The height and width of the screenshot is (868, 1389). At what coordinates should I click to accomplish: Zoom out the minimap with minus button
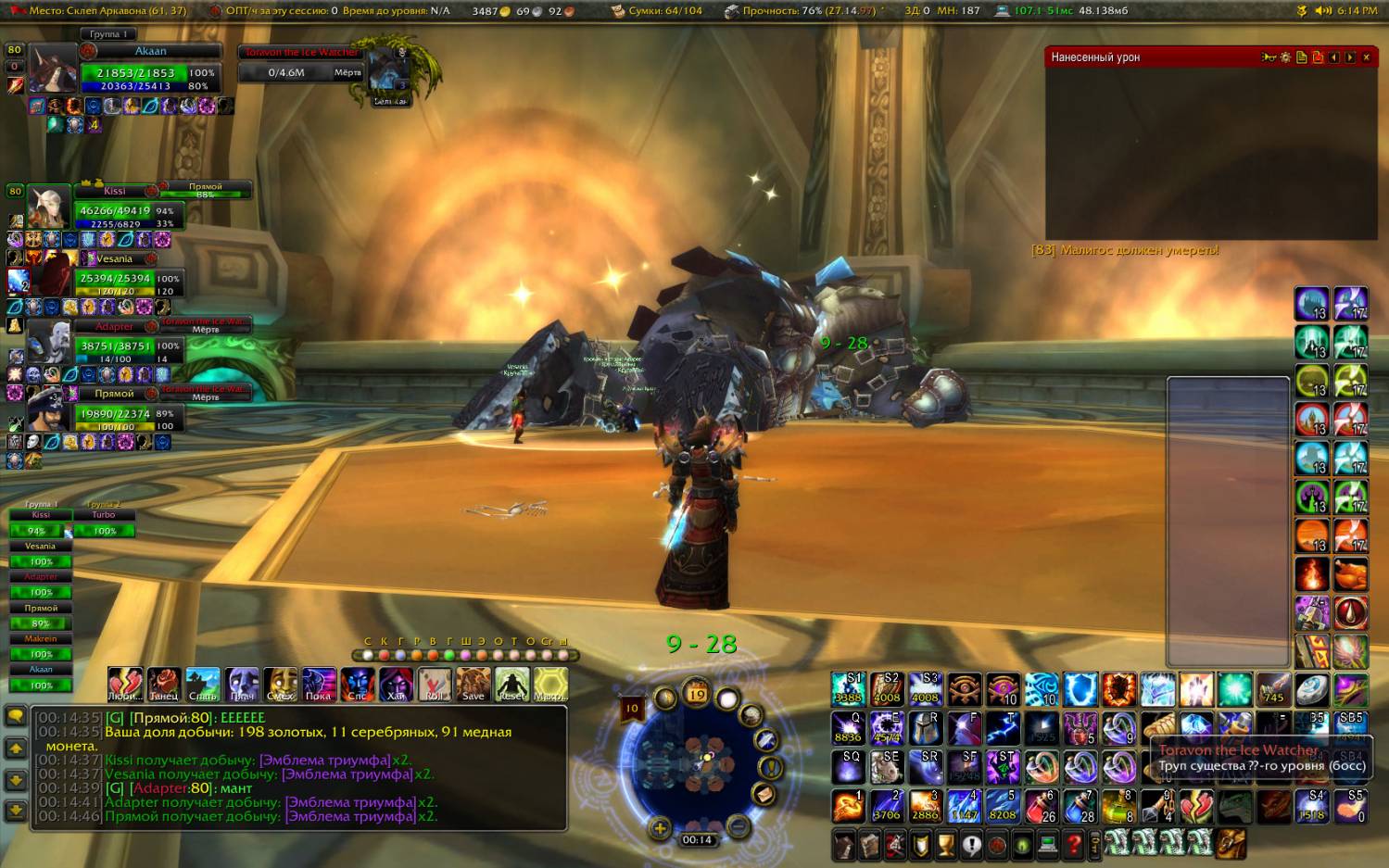click(x=738, y=825)
